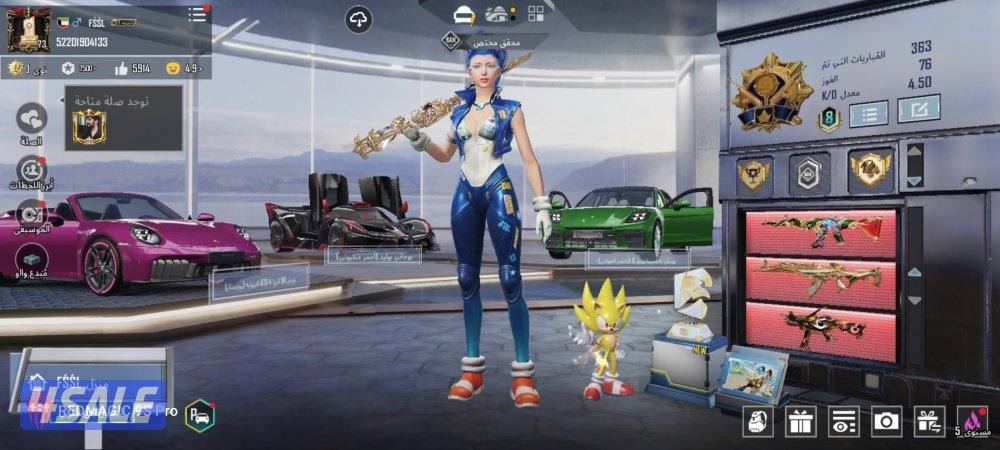The image size is (1000, 450).
Task: Open the player avatar profile picture
Action: tap(30, 28)
